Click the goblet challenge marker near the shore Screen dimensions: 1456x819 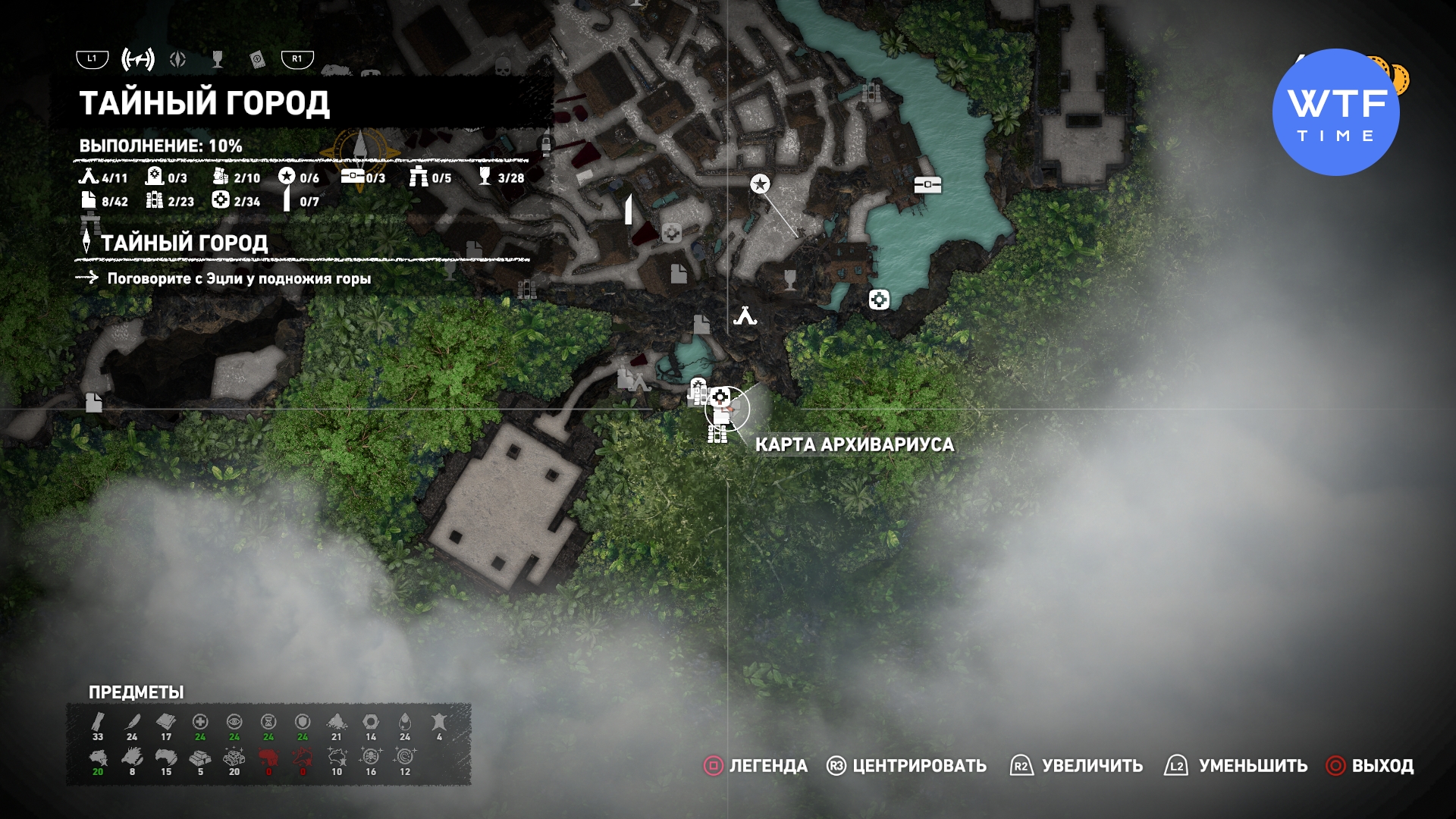(790, 279)
